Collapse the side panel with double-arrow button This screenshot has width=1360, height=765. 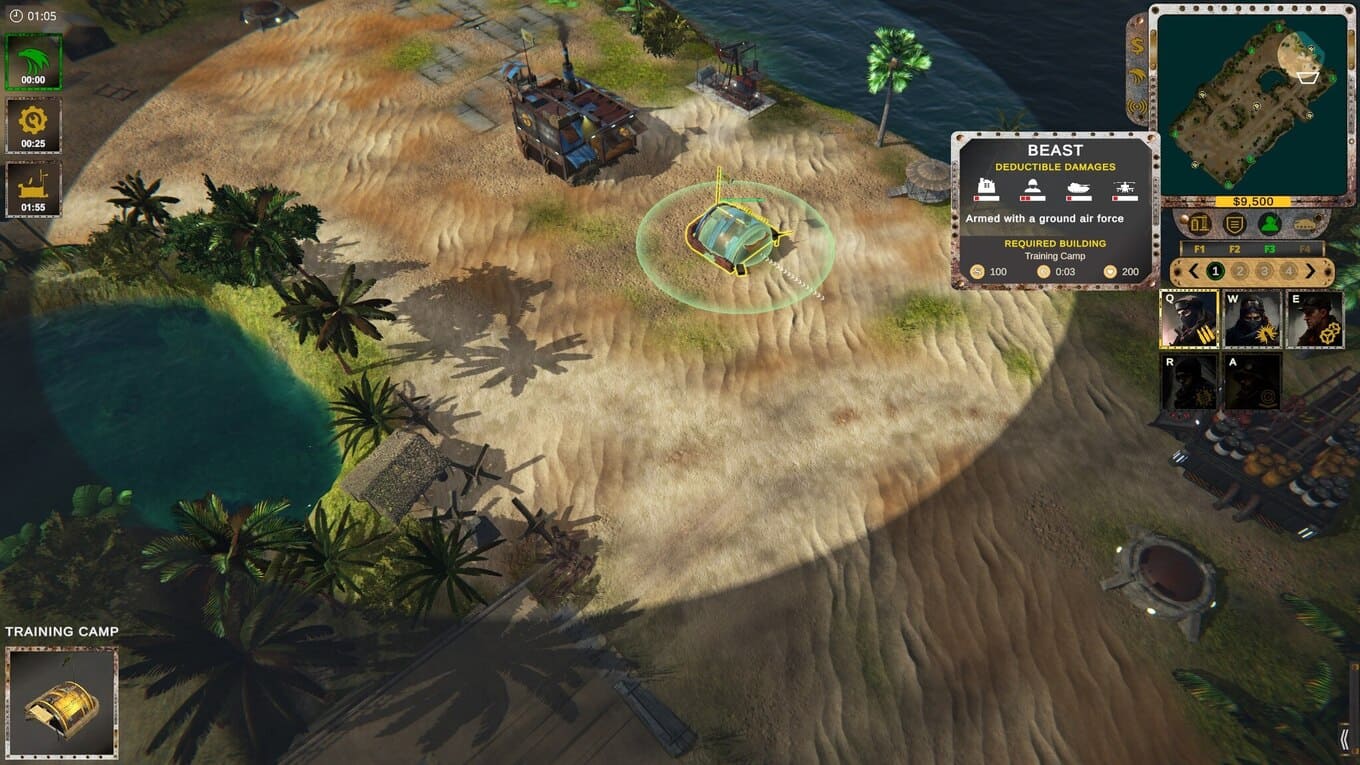click(x=1345, y=739)
